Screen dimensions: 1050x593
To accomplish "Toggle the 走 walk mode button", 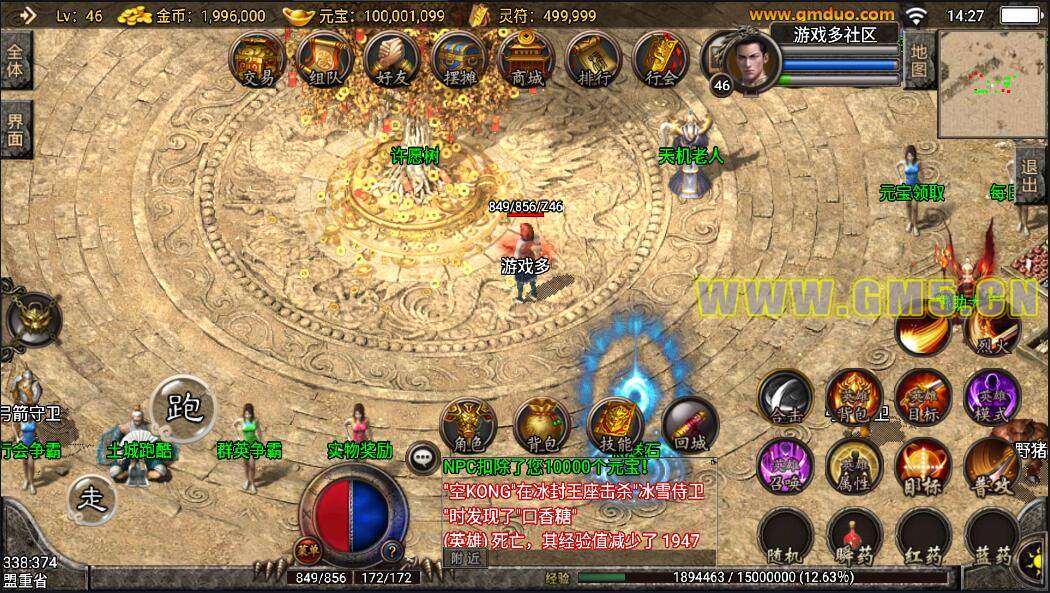I will (91, 496).
